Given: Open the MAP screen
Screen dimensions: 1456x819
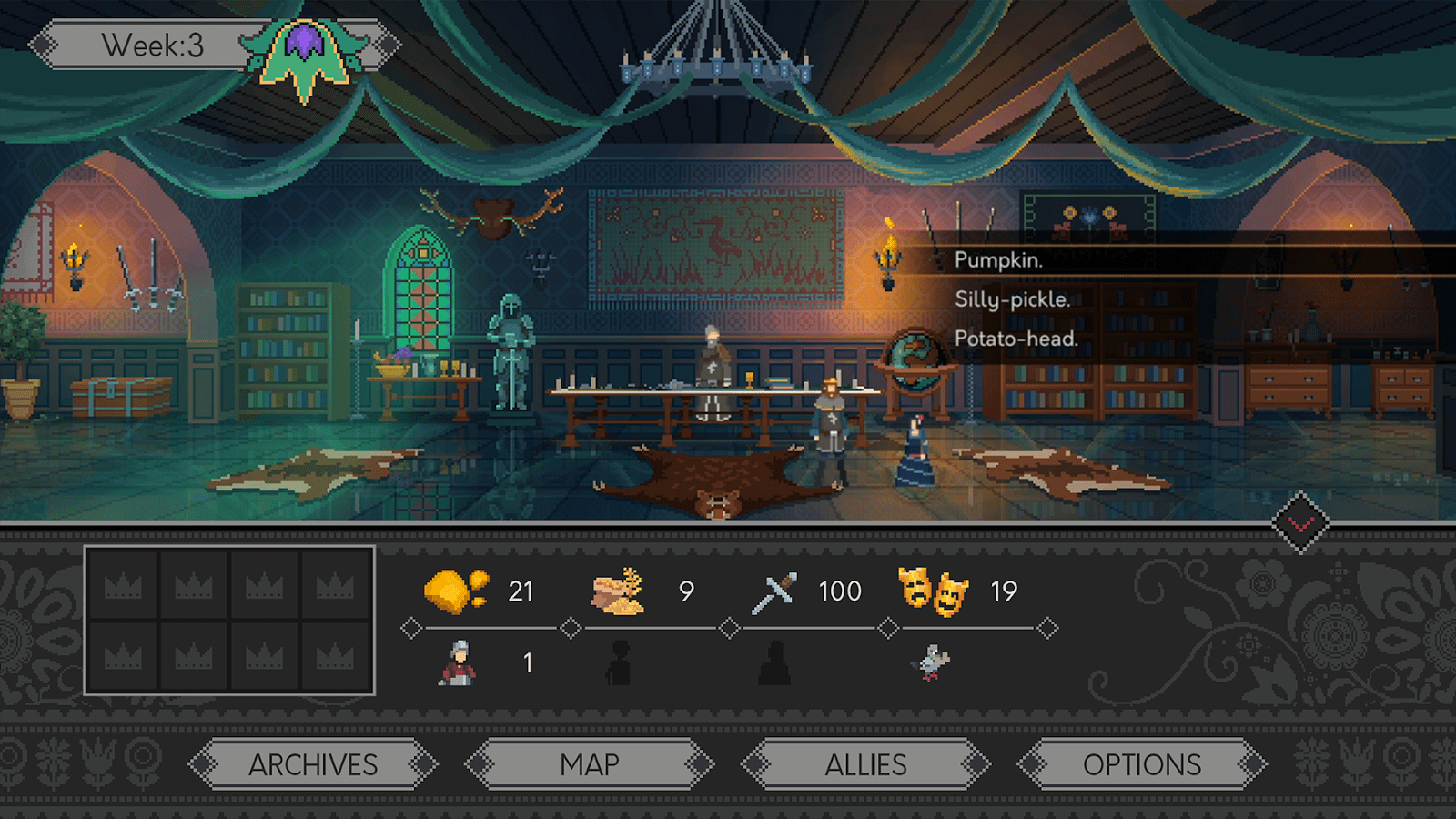Looking at the screenshot, I should (587, 765).
